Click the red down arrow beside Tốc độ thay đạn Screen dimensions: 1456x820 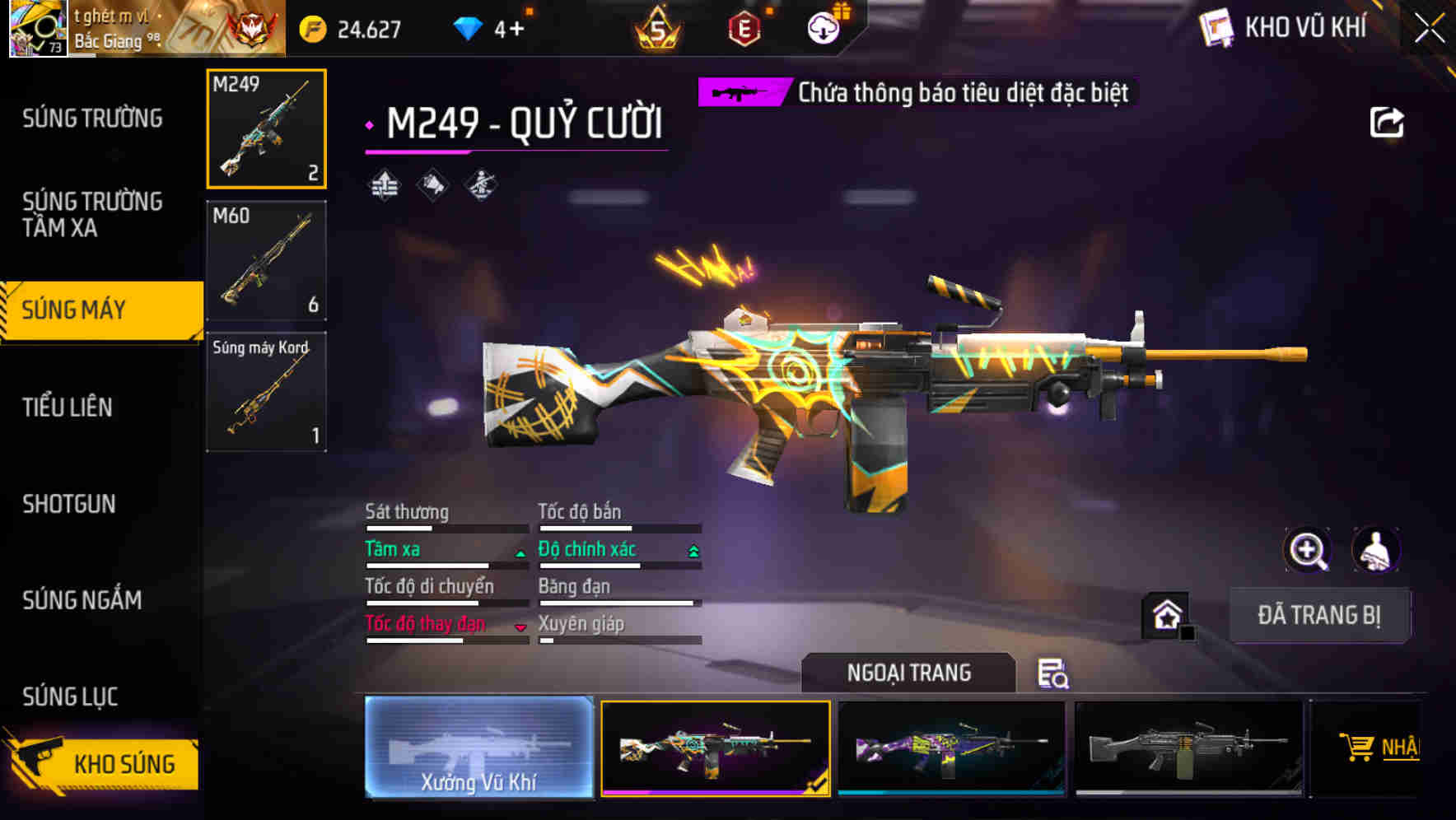pos(520,627)
